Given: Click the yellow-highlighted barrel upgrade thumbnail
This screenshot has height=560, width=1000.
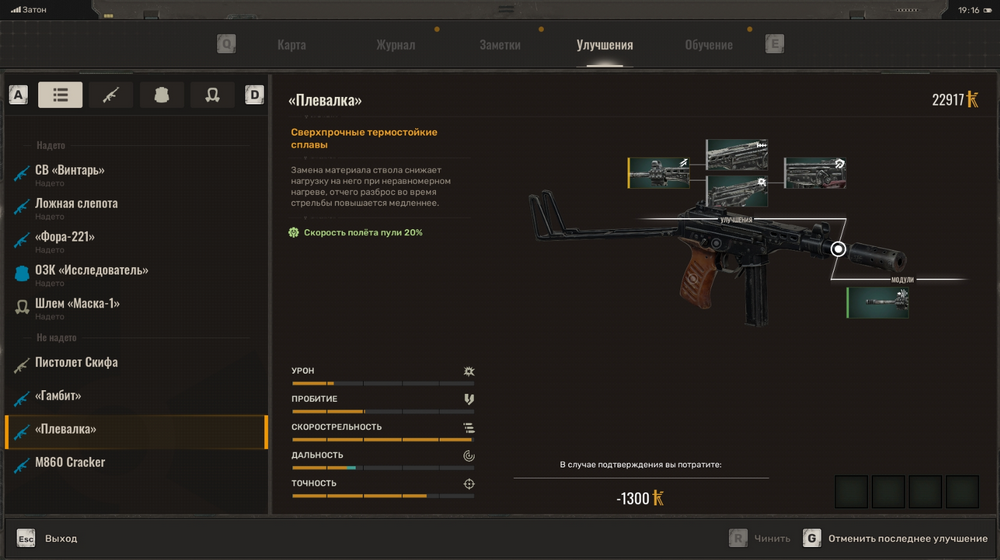Looking at the screenshot, I should (660, 172).
